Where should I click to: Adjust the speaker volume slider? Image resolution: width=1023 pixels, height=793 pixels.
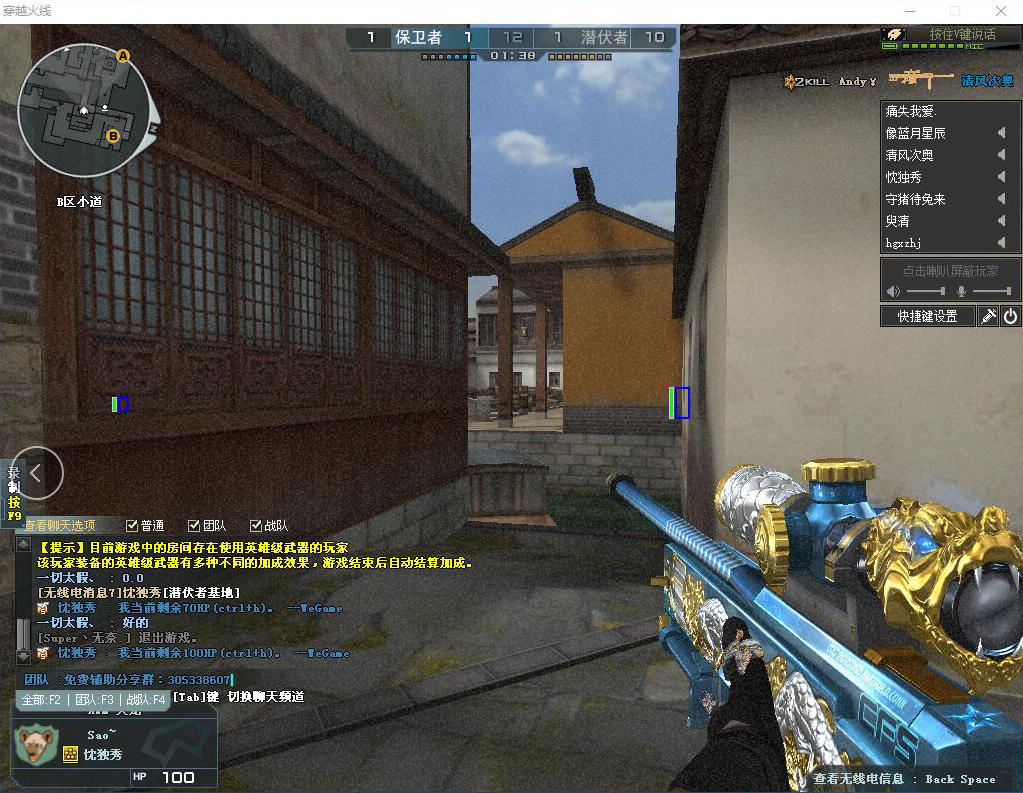(925, 291)
